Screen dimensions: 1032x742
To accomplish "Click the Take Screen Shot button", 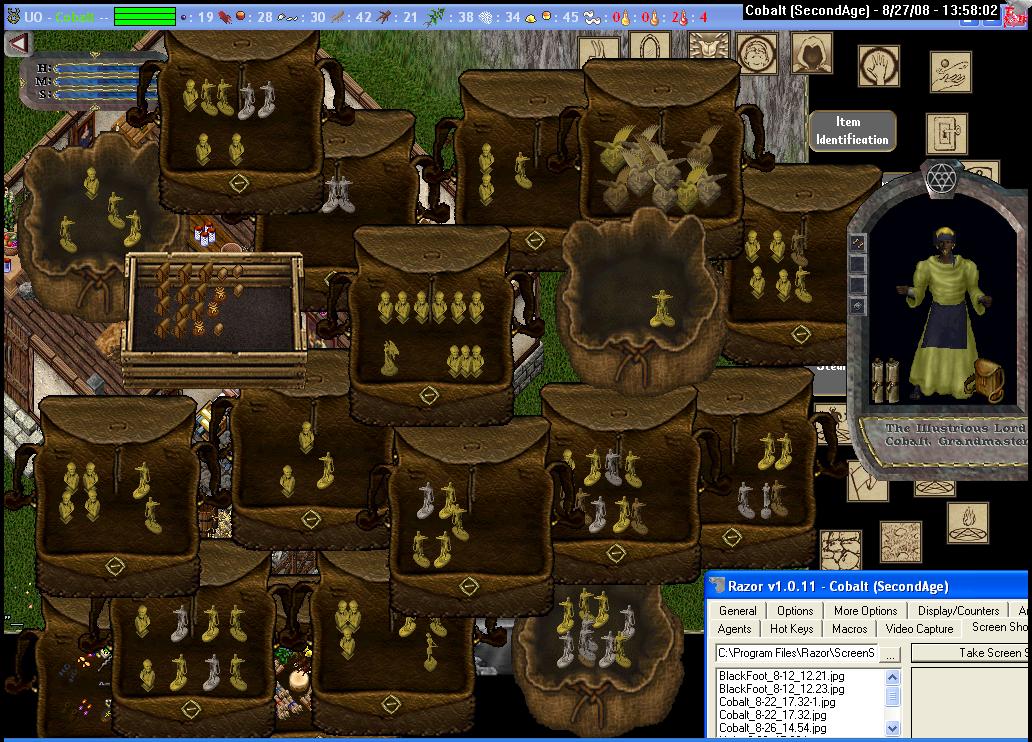I will (990, 652).
